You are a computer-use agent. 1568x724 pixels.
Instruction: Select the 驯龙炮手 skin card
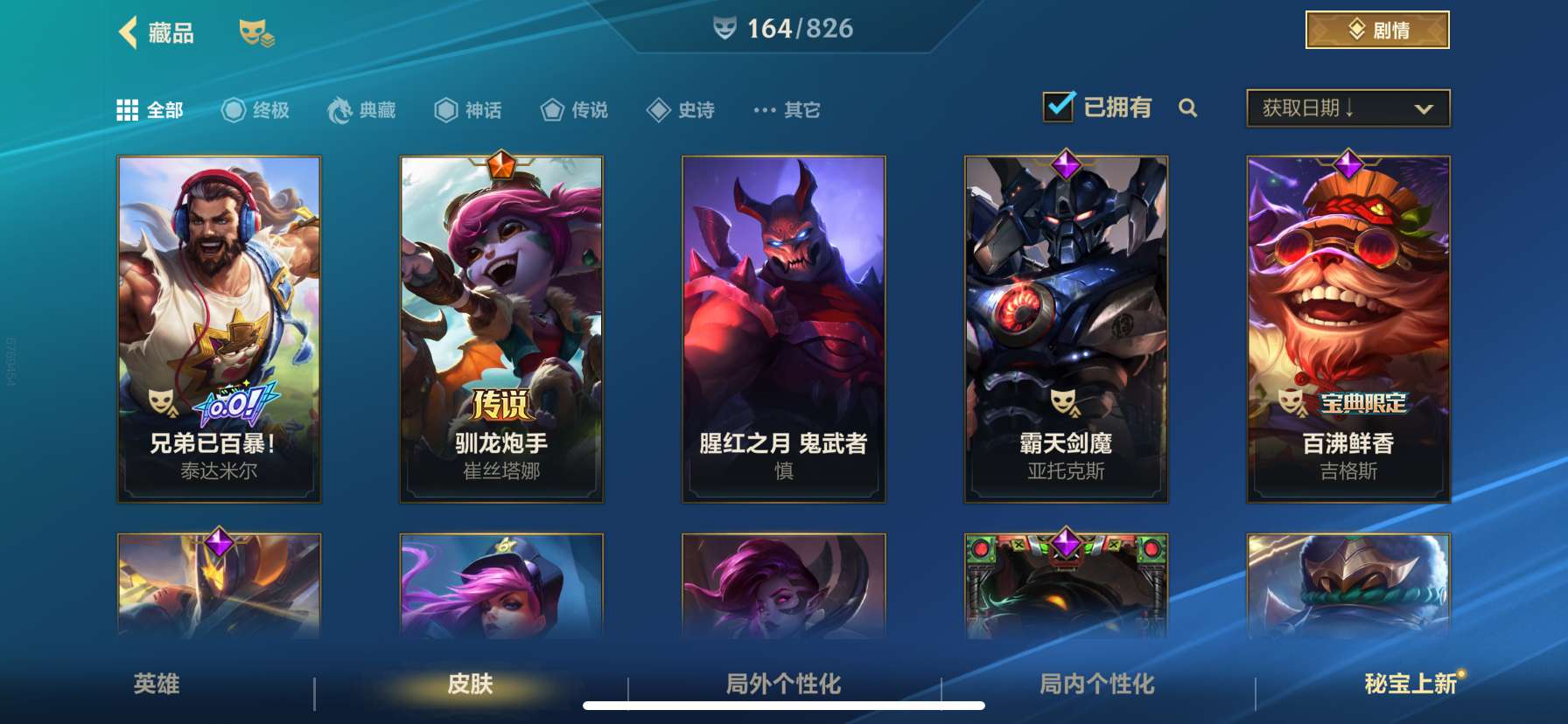click(x=500, y=328)
